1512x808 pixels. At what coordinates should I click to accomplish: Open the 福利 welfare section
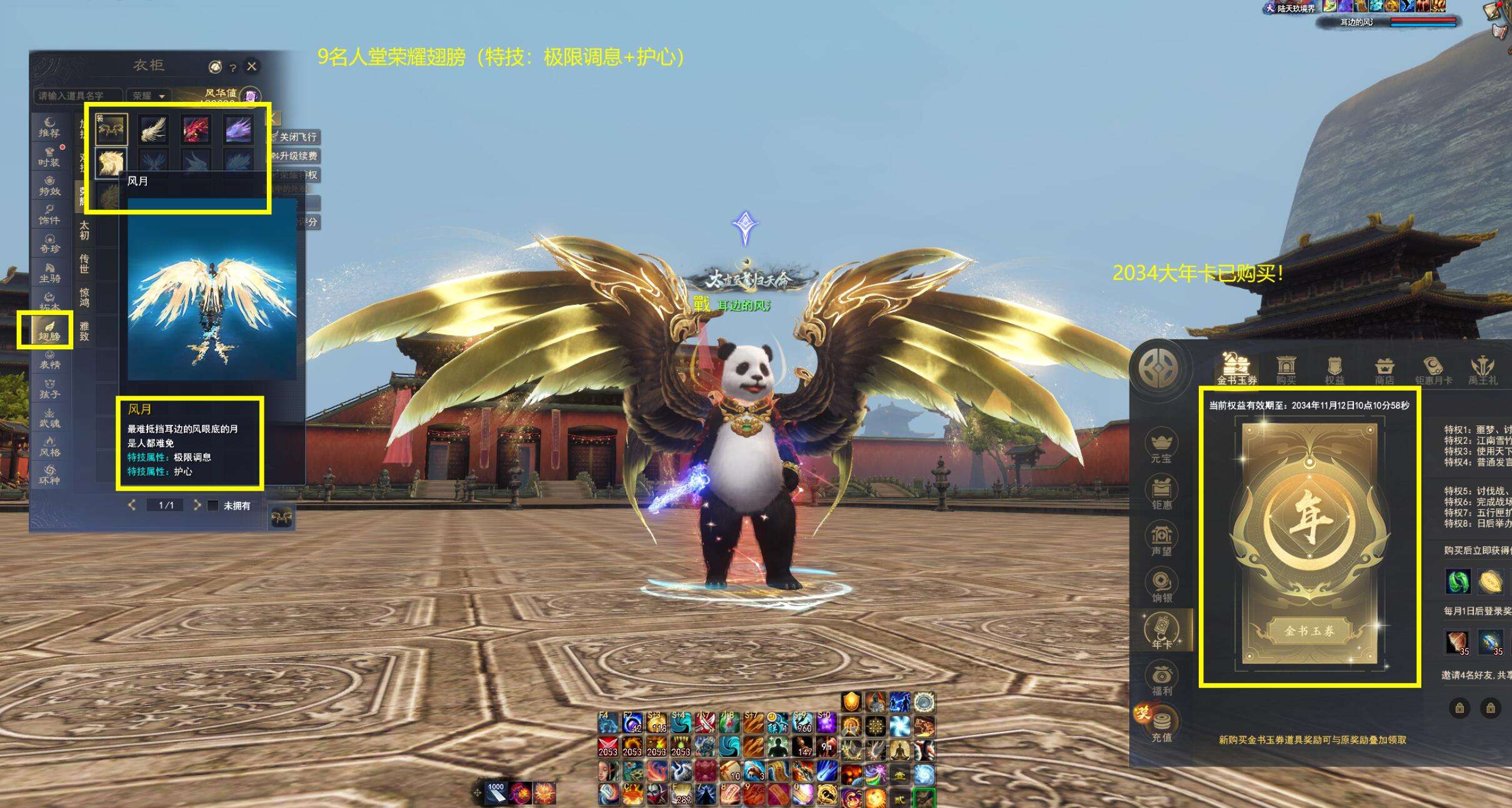[1161, 679]
